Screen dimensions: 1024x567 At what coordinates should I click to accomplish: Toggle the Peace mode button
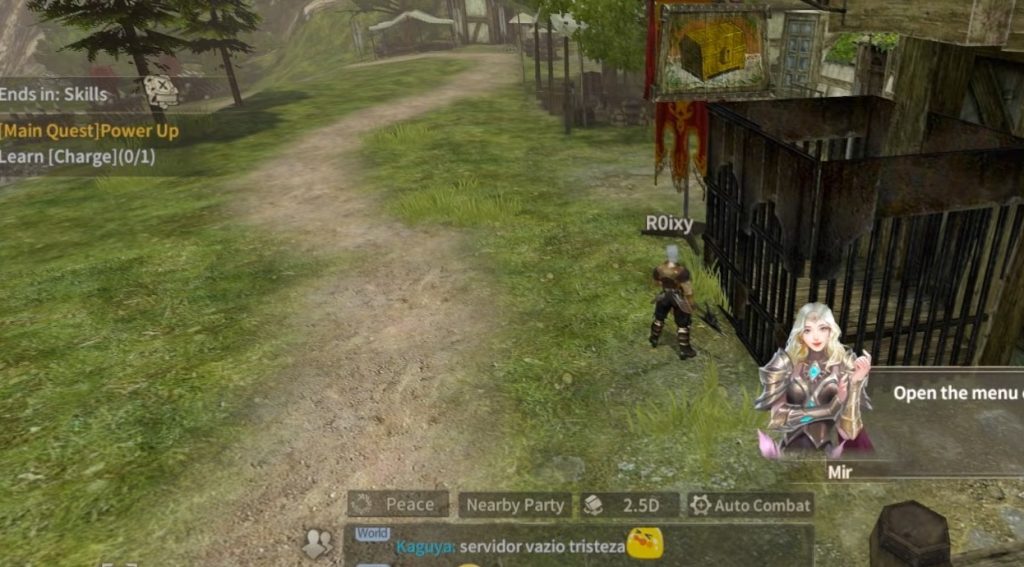(399, 505)
